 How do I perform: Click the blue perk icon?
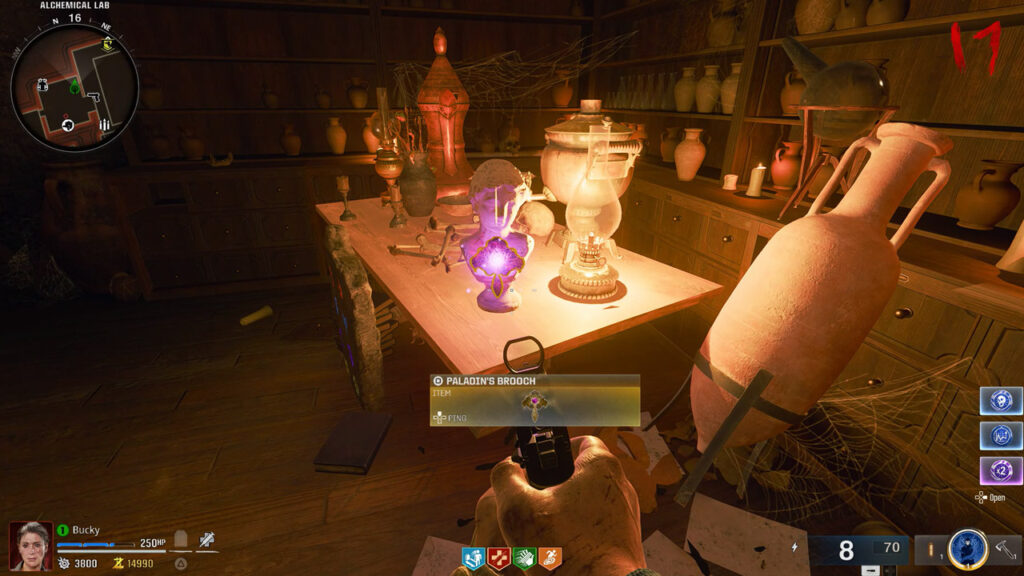pyautogui.click(x=473, y=558)
